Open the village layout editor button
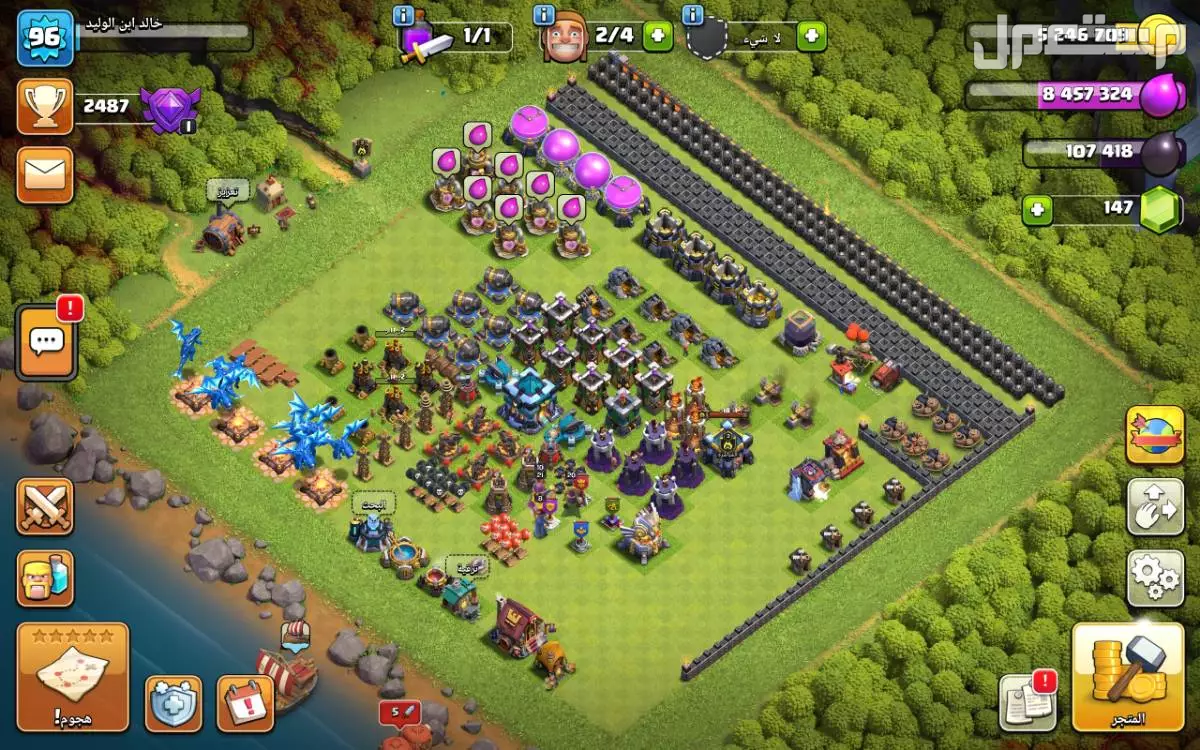The image size is (1200, 750). click(x=1155, y=507)
